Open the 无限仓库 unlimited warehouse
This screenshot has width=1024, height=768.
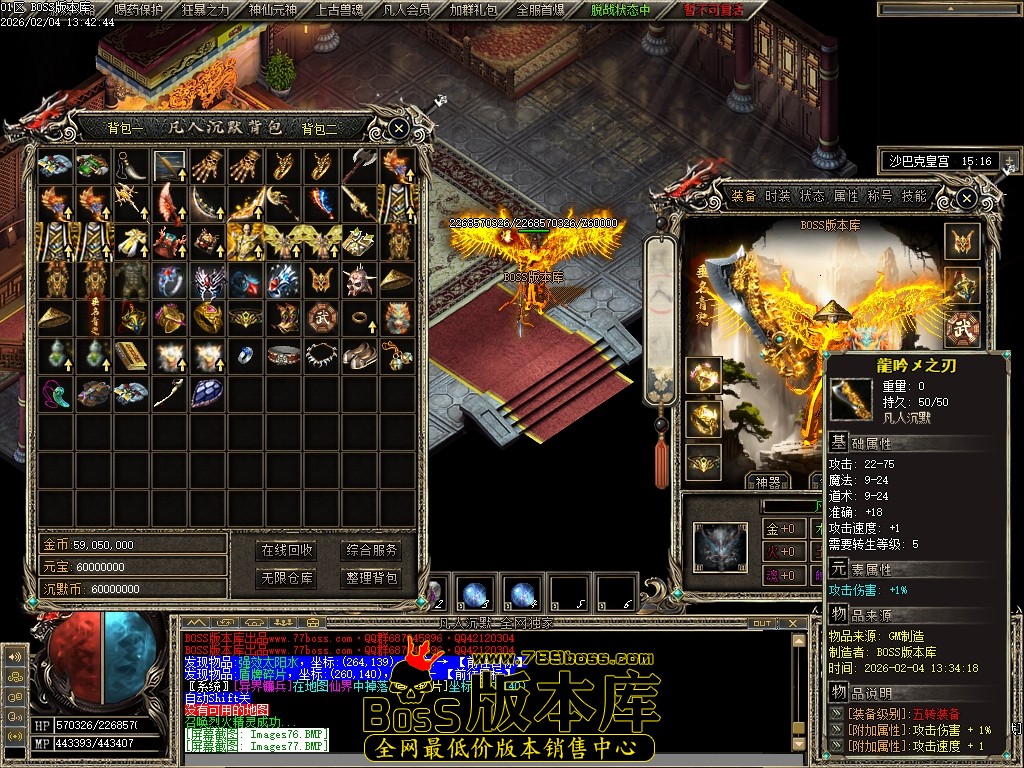click(287, 578)
